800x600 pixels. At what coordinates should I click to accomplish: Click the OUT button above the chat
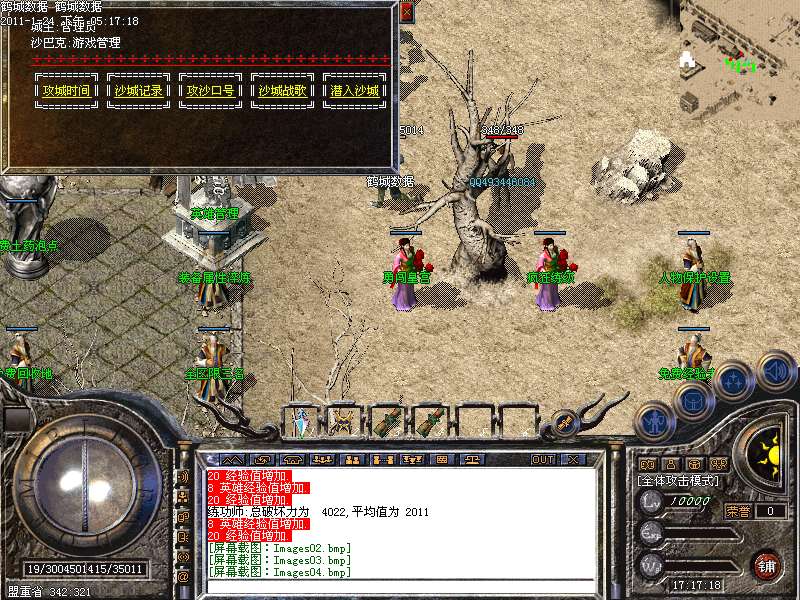pyautogui.click(x=543, y=459)
